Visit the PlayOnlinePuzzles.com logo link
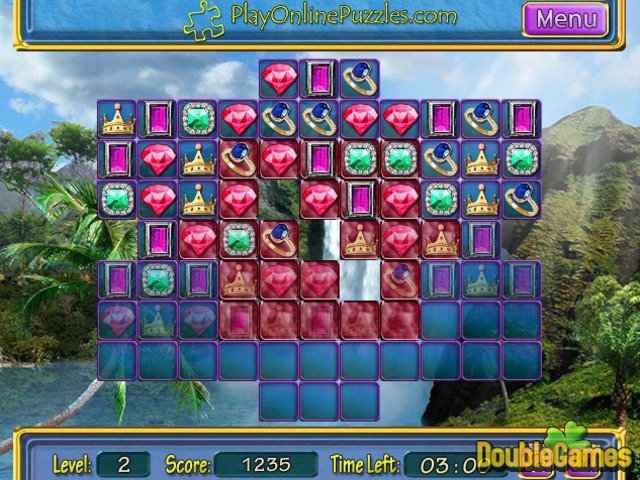 point(320,17)
